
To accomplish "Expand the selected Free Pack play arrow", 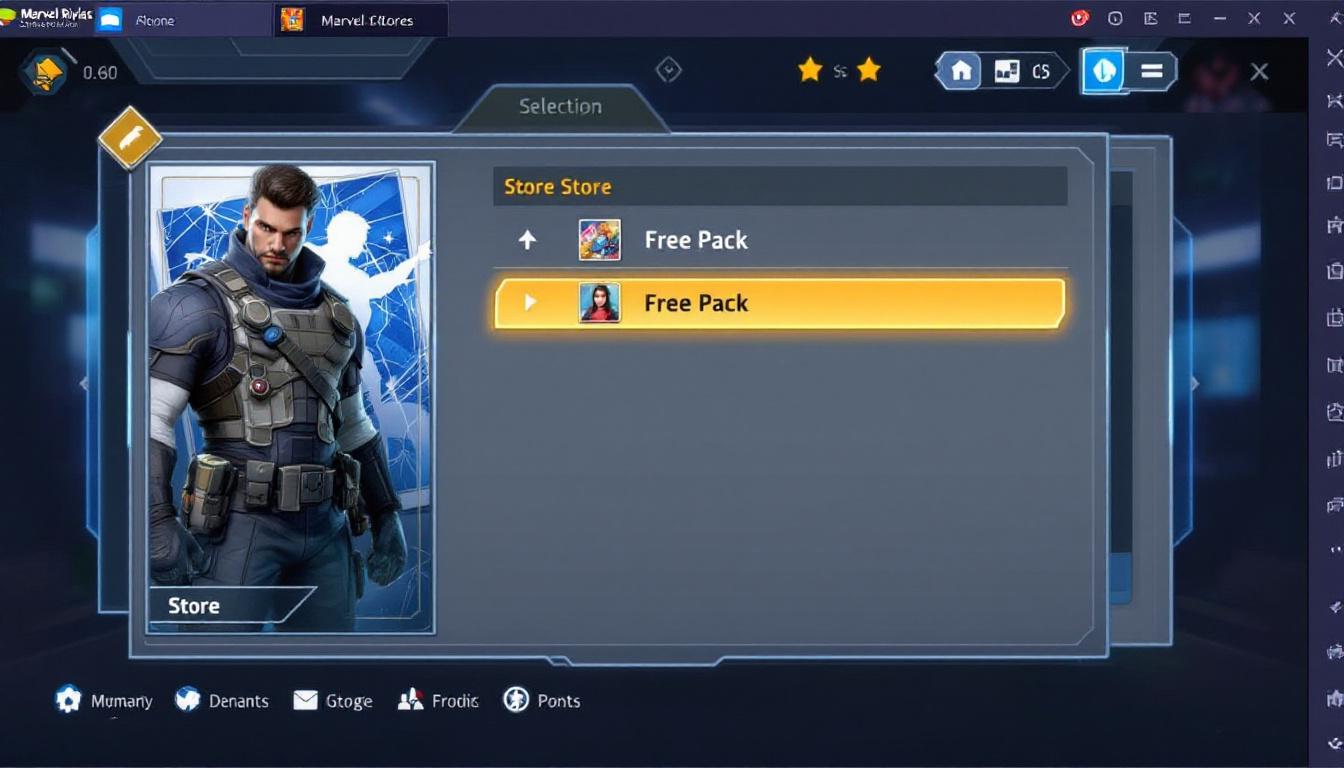I will (530, 303).
